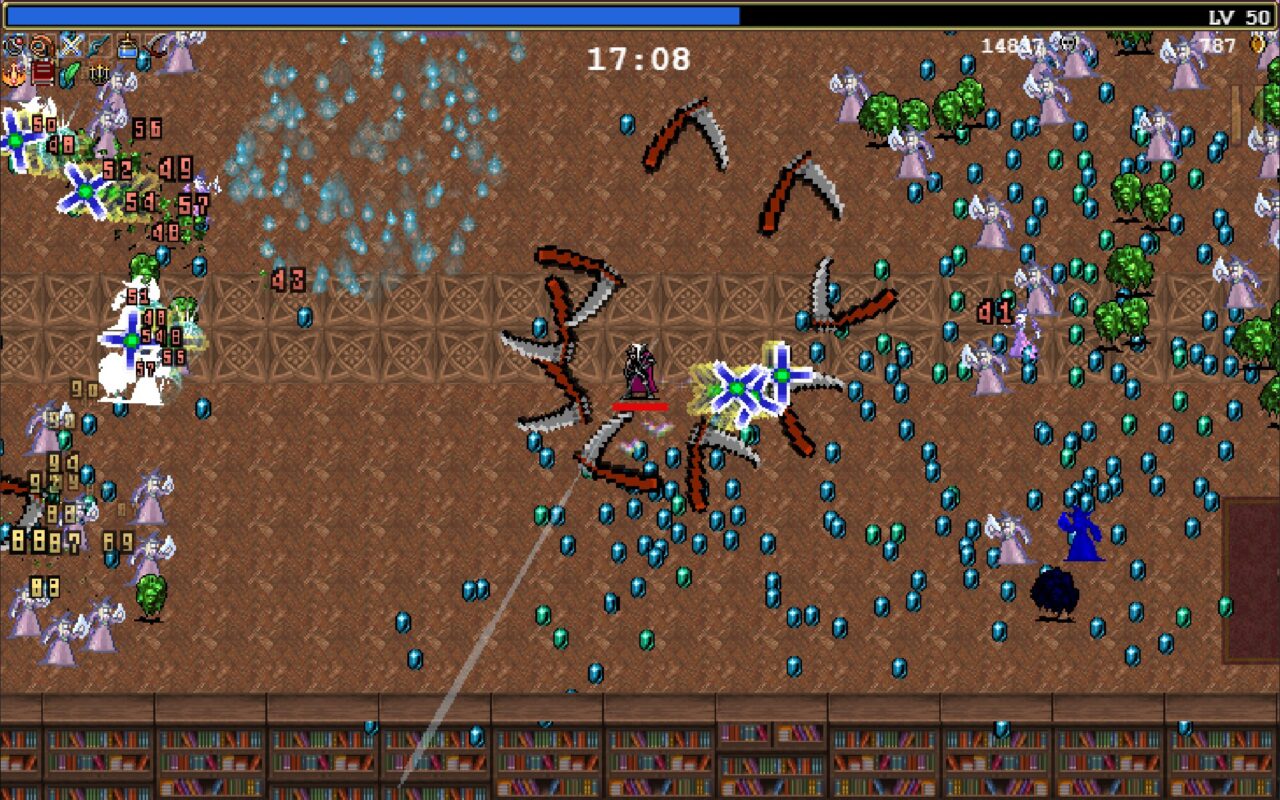This screenshot has height=800, width=1280.
Task: Click the crossed swords weapon icon
Action: click(x=71, y=46)
